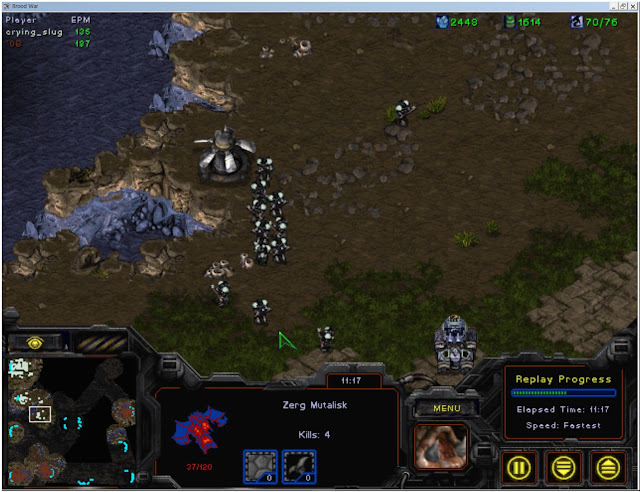Open the MENU button
The width and height of the screenshot is (640, 492).
pos(438,408)
